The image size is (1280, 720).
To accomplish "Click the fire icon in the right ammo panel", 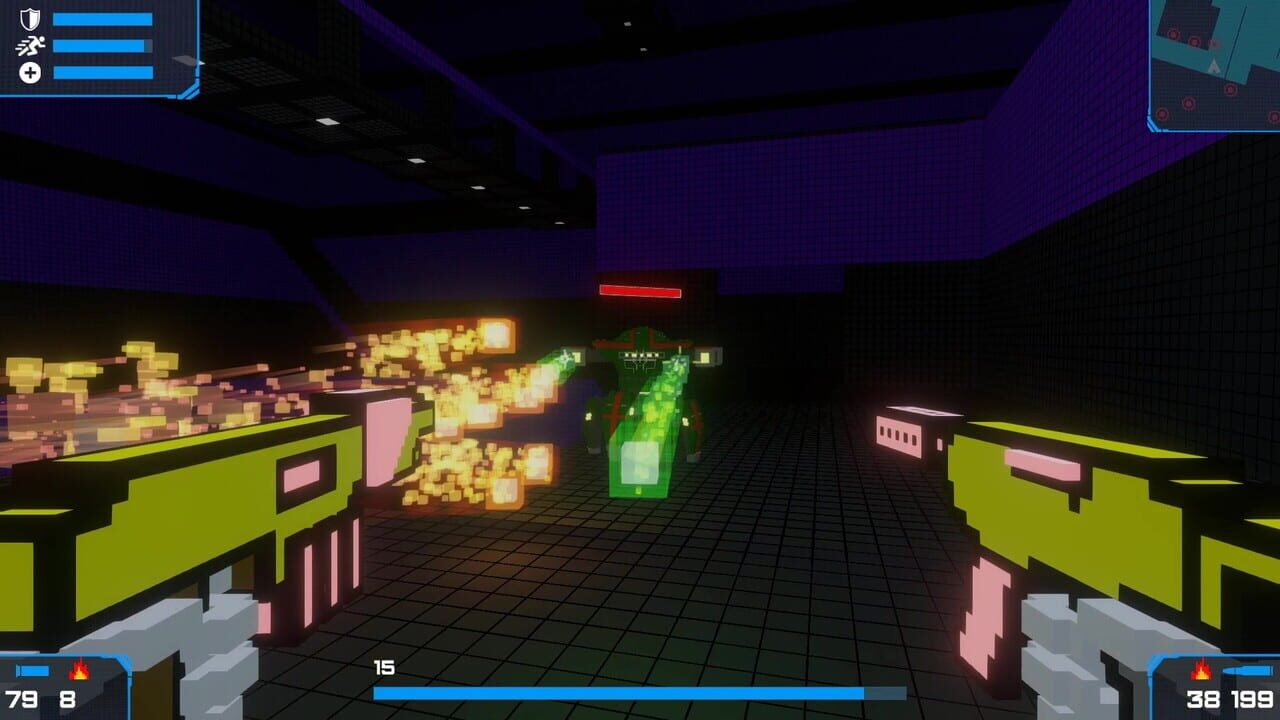I will (x=1200, y=671).
